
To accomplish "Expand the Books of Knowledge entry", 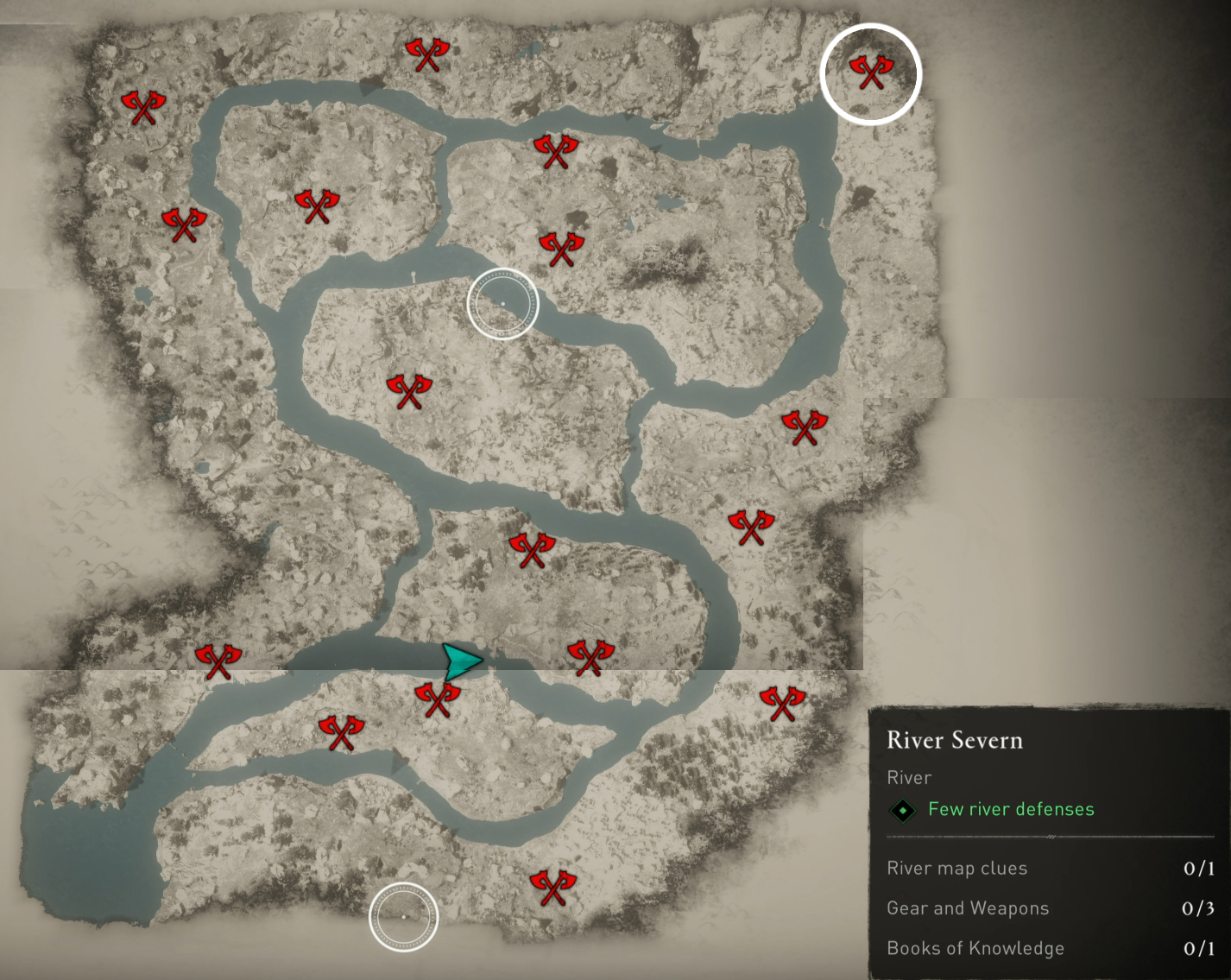I will [x=975, y=948].
